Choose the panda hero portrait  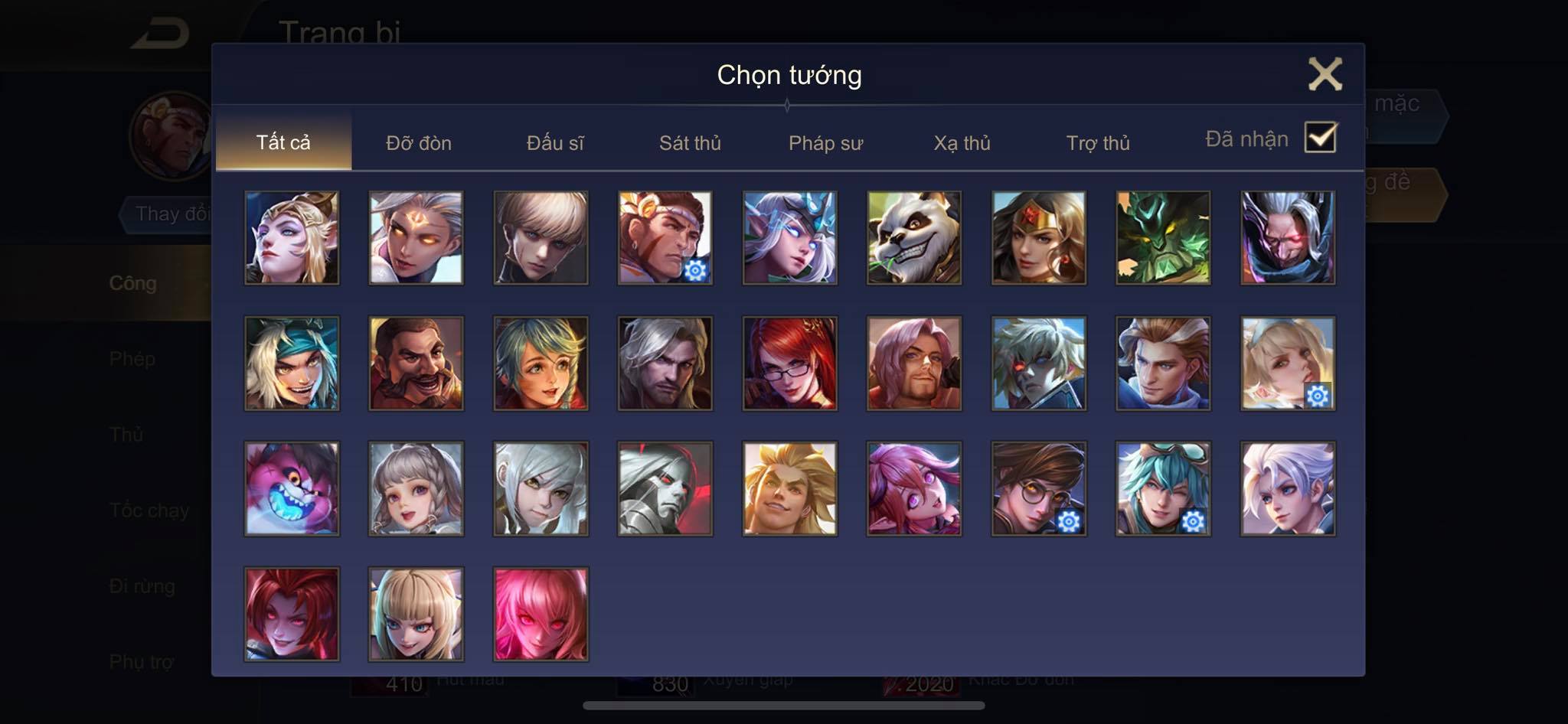pos(914,238)
